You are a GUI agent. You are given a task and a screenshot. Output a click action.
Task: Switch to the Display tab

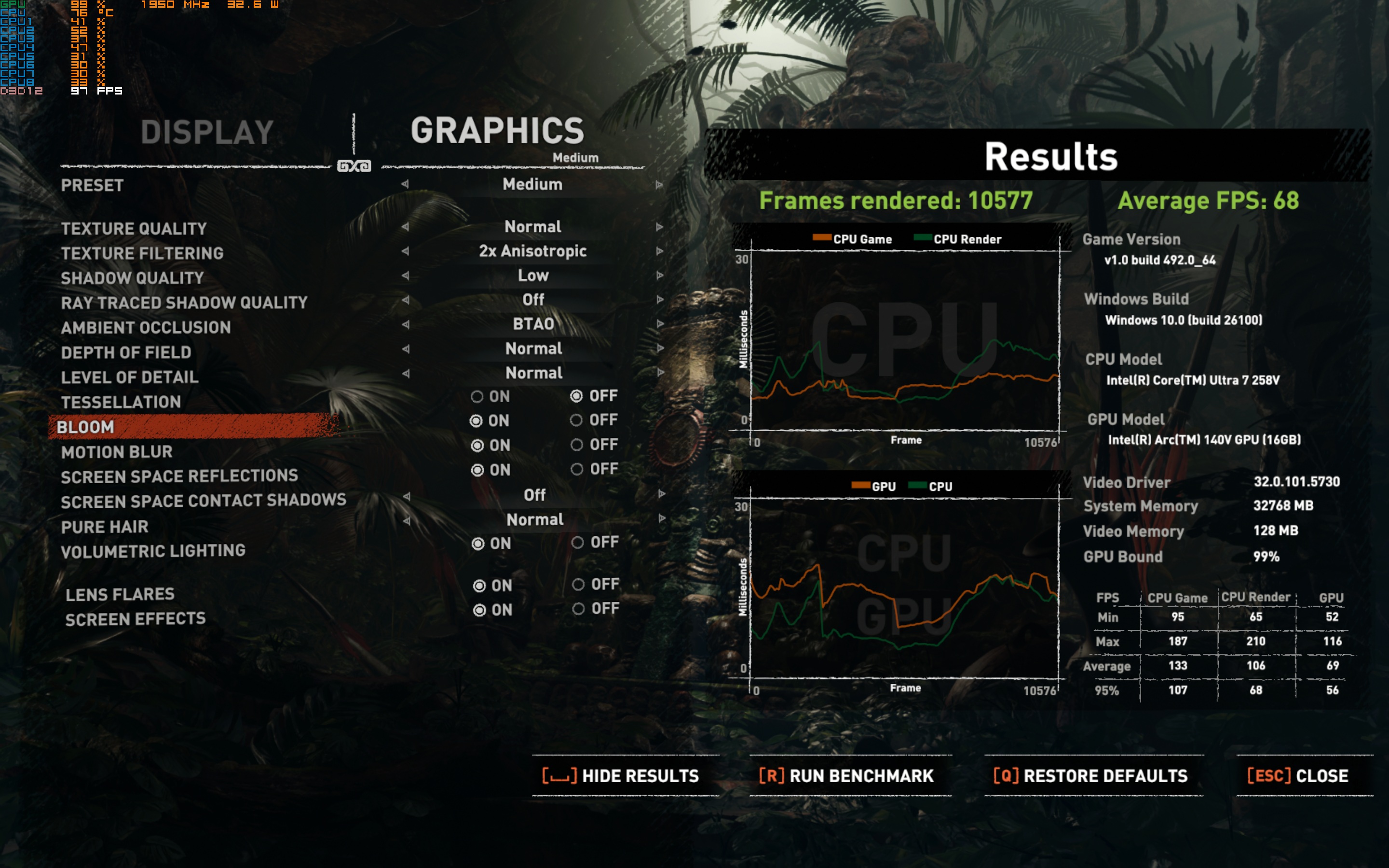click(x=207, y=133)
